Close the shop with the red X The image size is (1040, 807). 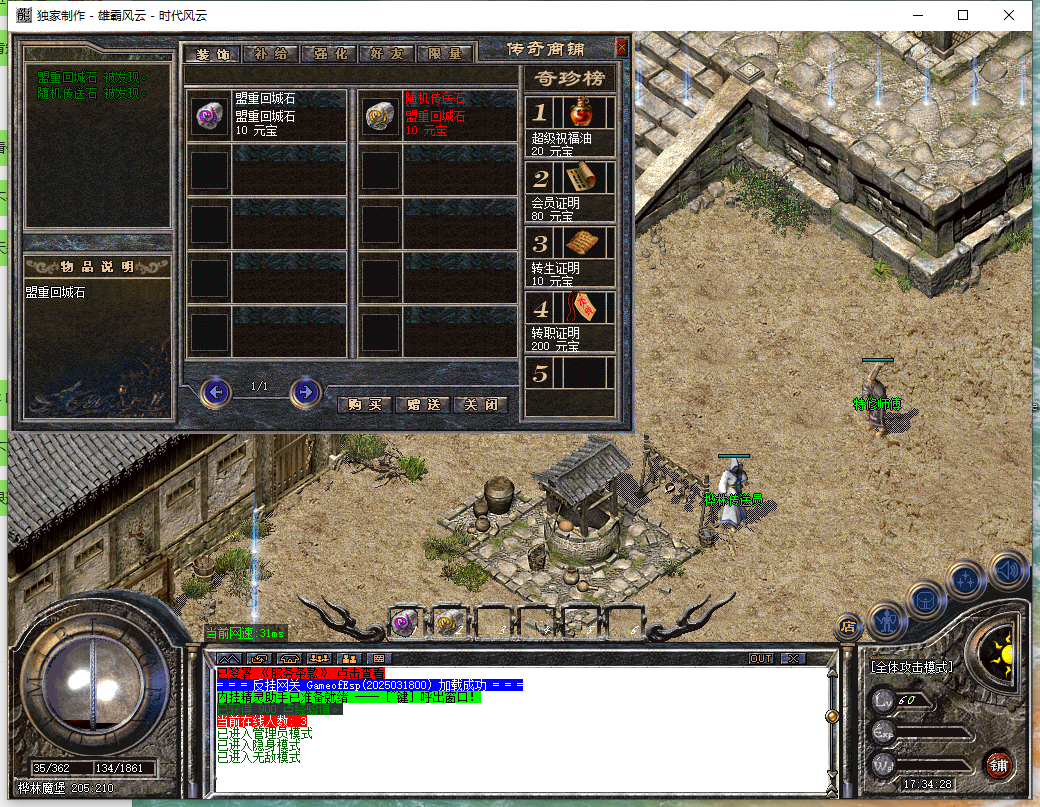621,47
